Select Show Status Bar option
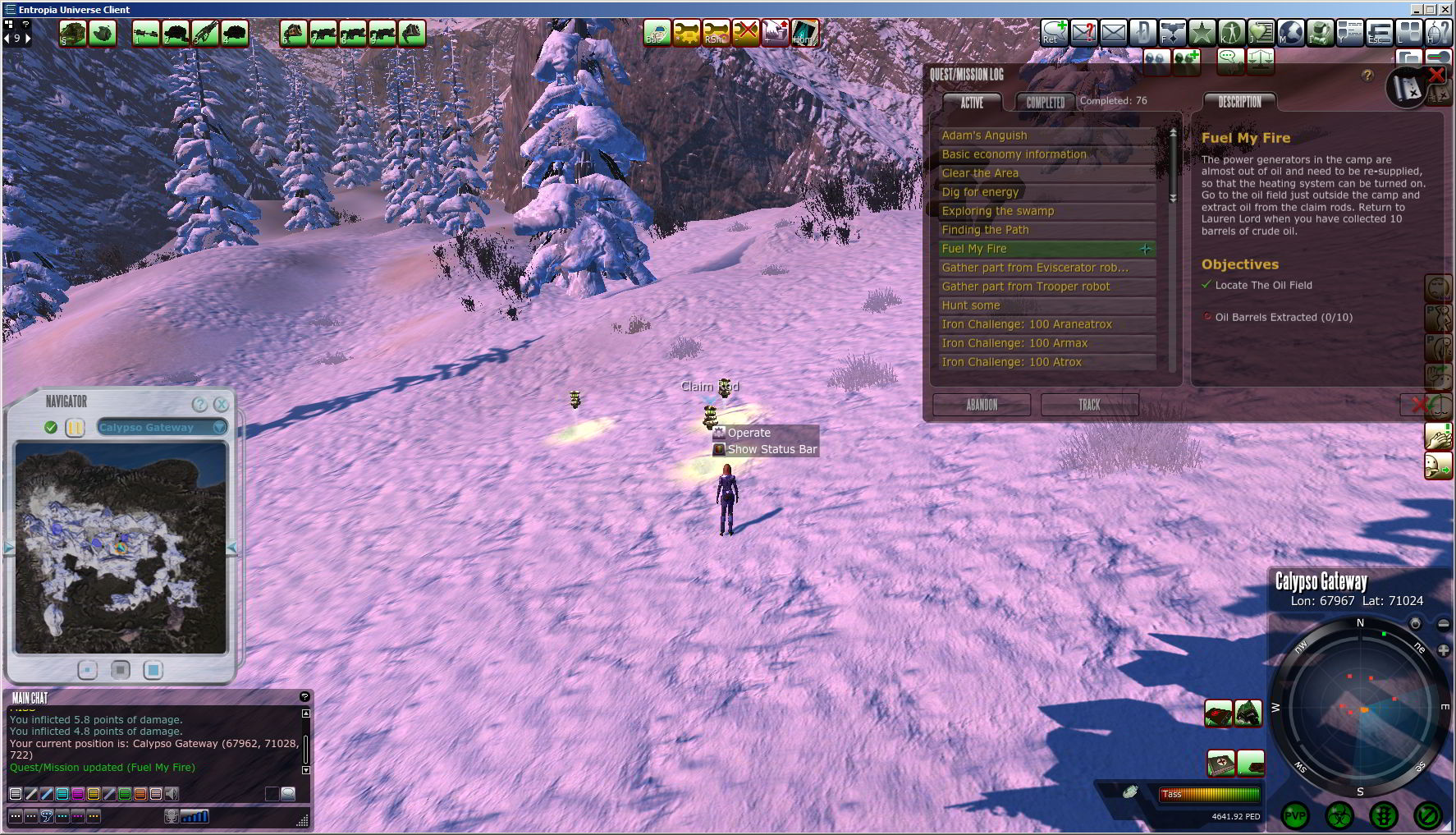Screen dimensions: 1456x835 771,449
